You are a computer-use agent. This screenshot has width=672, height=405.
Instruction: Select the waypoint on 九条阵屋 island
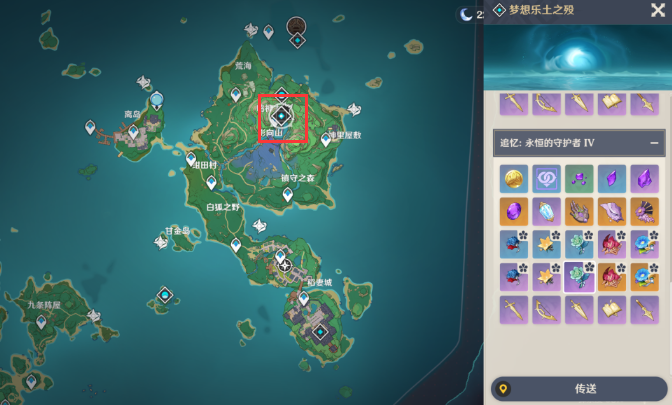(41, 322)
